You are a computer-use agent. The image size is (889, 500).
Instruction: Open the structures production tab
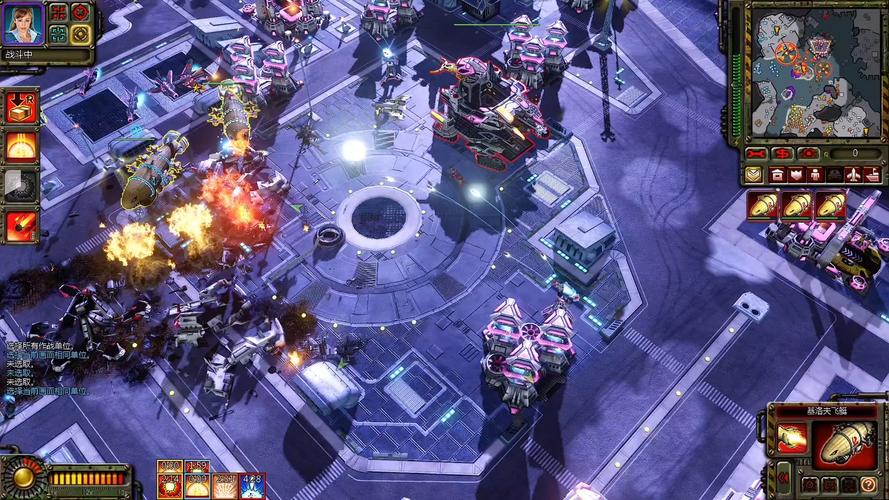coord(778,175)
